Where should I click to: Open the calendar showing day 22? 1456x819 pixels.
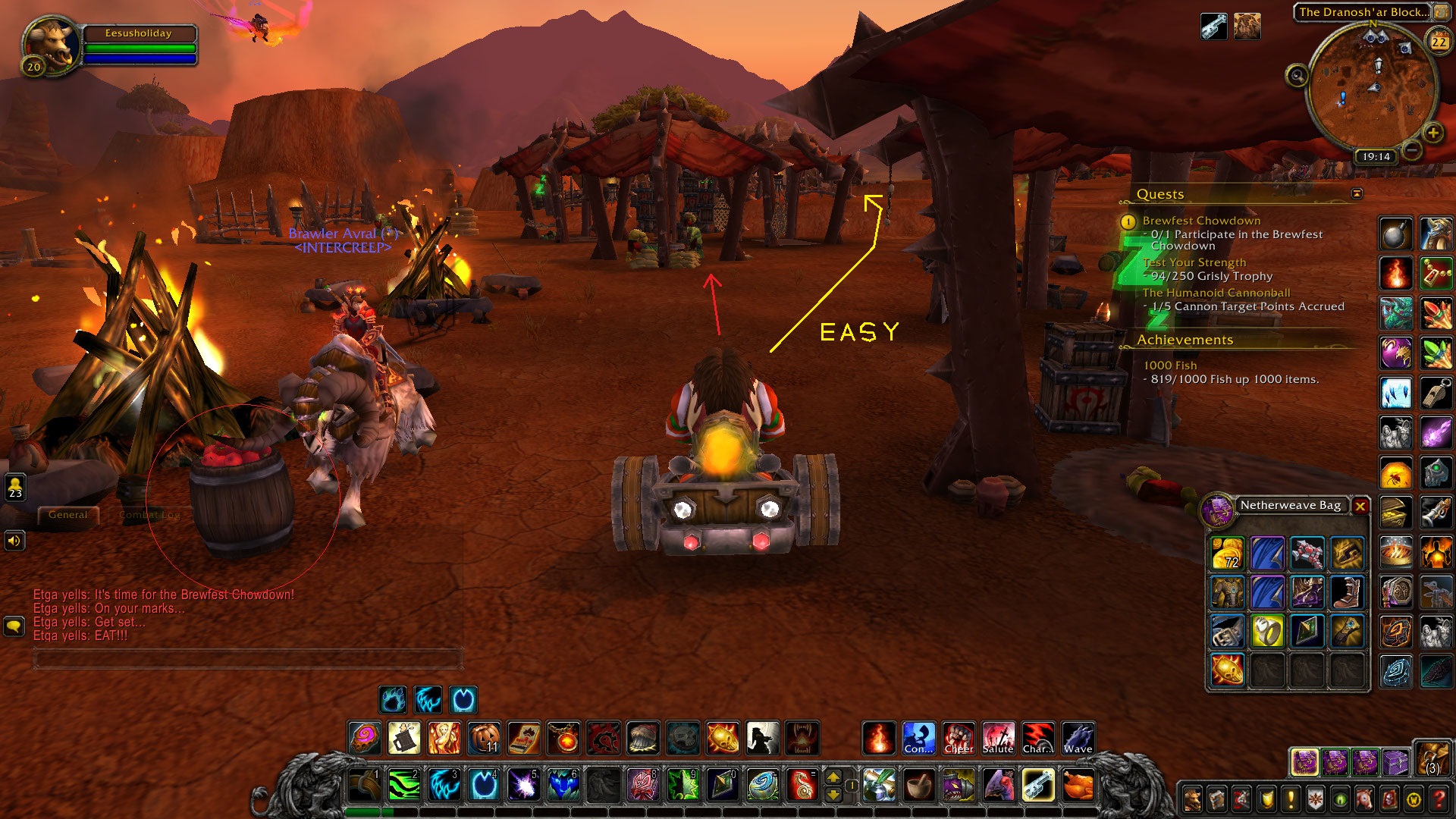1439,42
